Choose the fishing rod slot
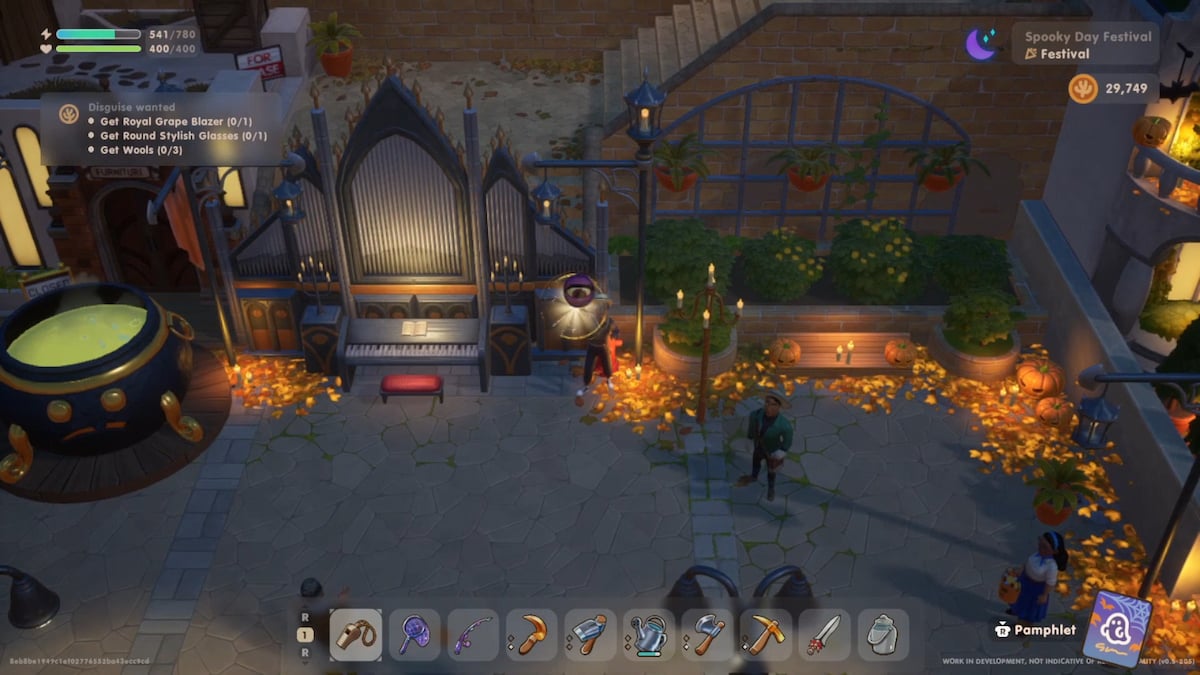Viewport: 1200px width, 675px height. point(472,635)
